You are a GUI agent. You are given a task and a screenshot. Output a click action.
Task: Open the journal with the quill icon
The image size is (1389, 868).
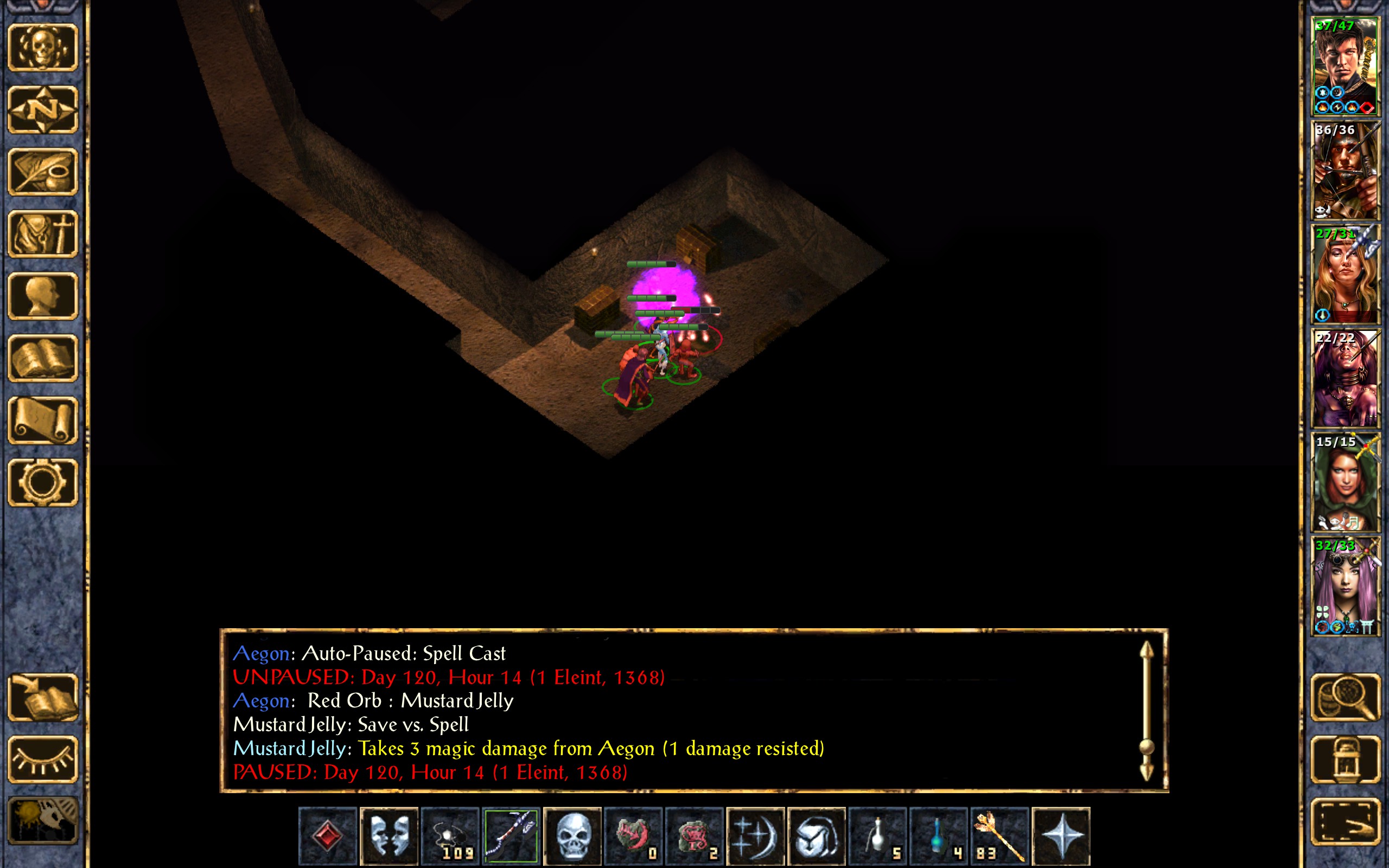(43, 171)
